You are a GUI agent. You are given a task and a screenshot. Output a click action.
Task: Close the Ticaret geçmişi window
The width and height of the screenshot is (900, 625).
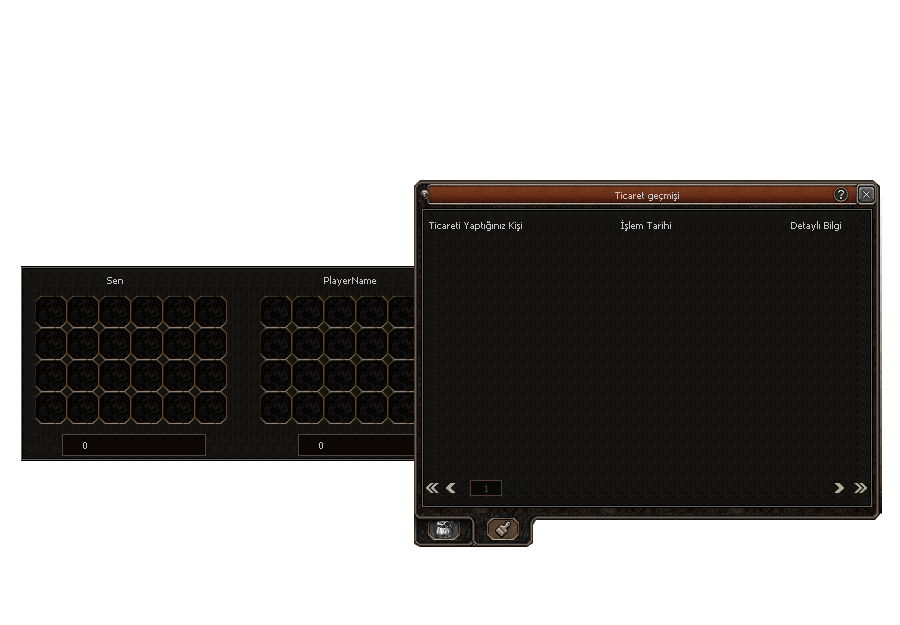pyautogui.click(x=866, y=195)
